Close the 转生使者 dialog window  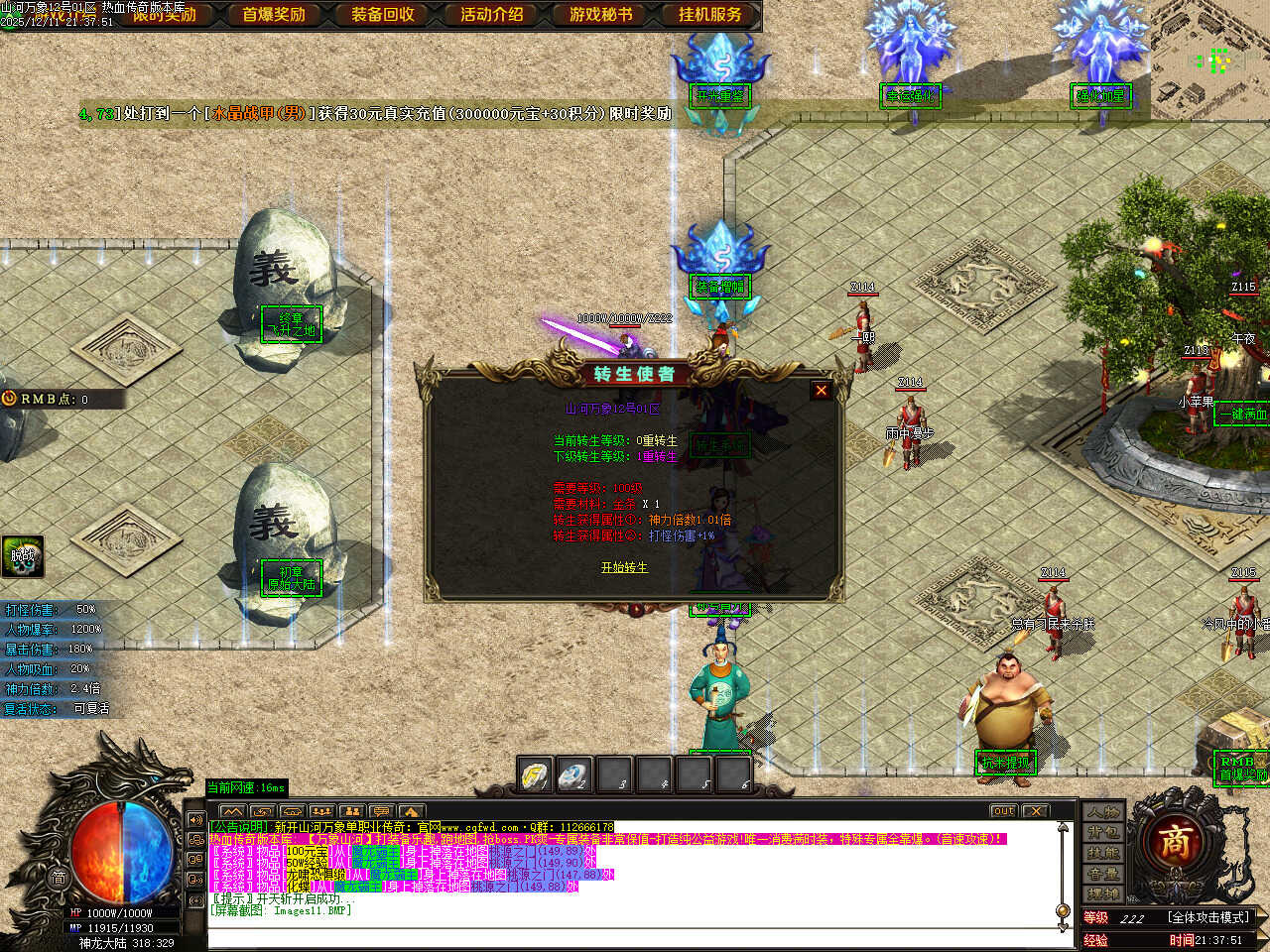point(821,391)
